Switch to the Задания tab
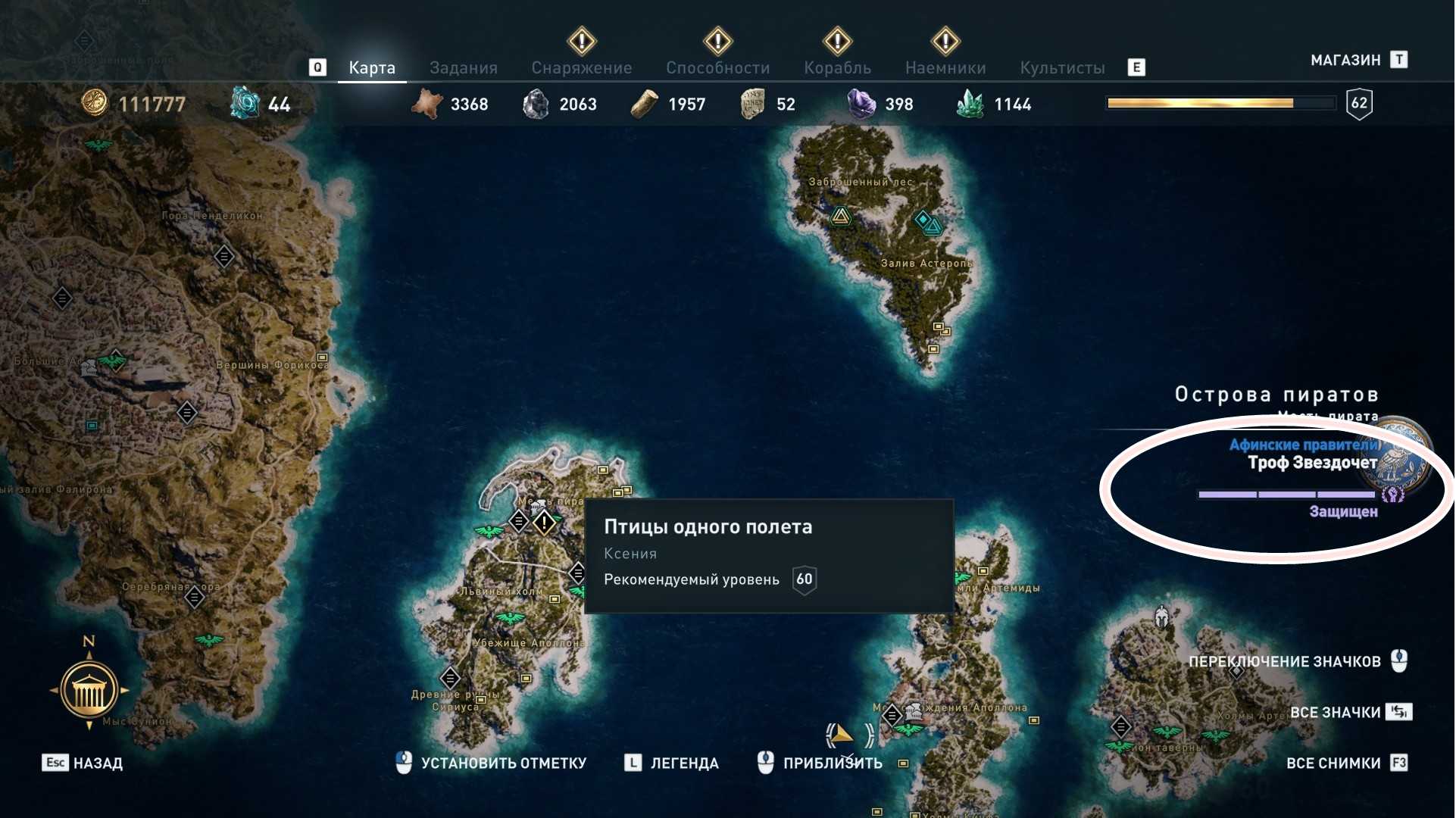The width and height of the screenshot is (1456, 818). point(463,68)
